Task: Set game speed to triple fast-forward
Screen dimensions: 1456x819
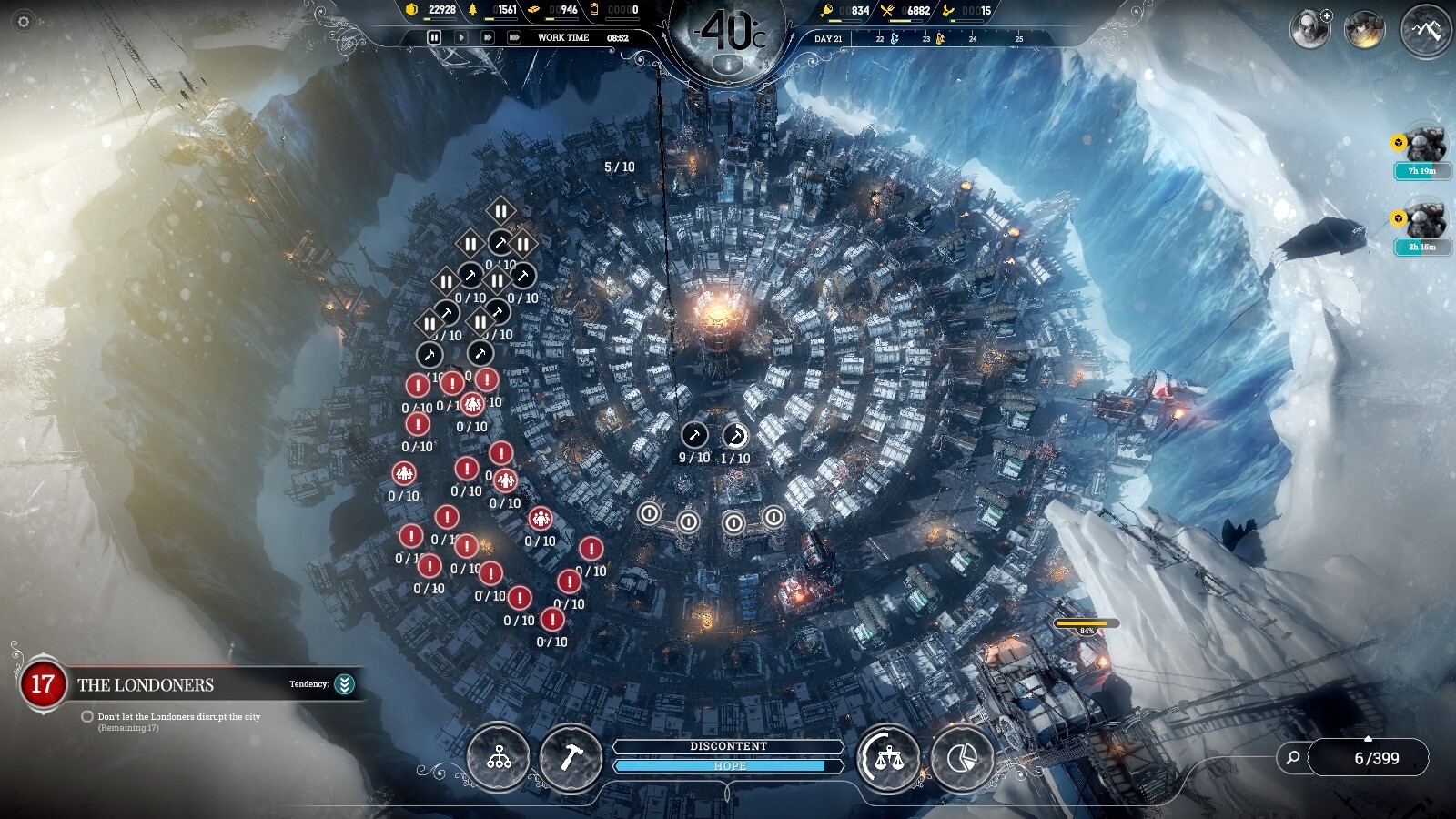Action: (x=514, y=37)
